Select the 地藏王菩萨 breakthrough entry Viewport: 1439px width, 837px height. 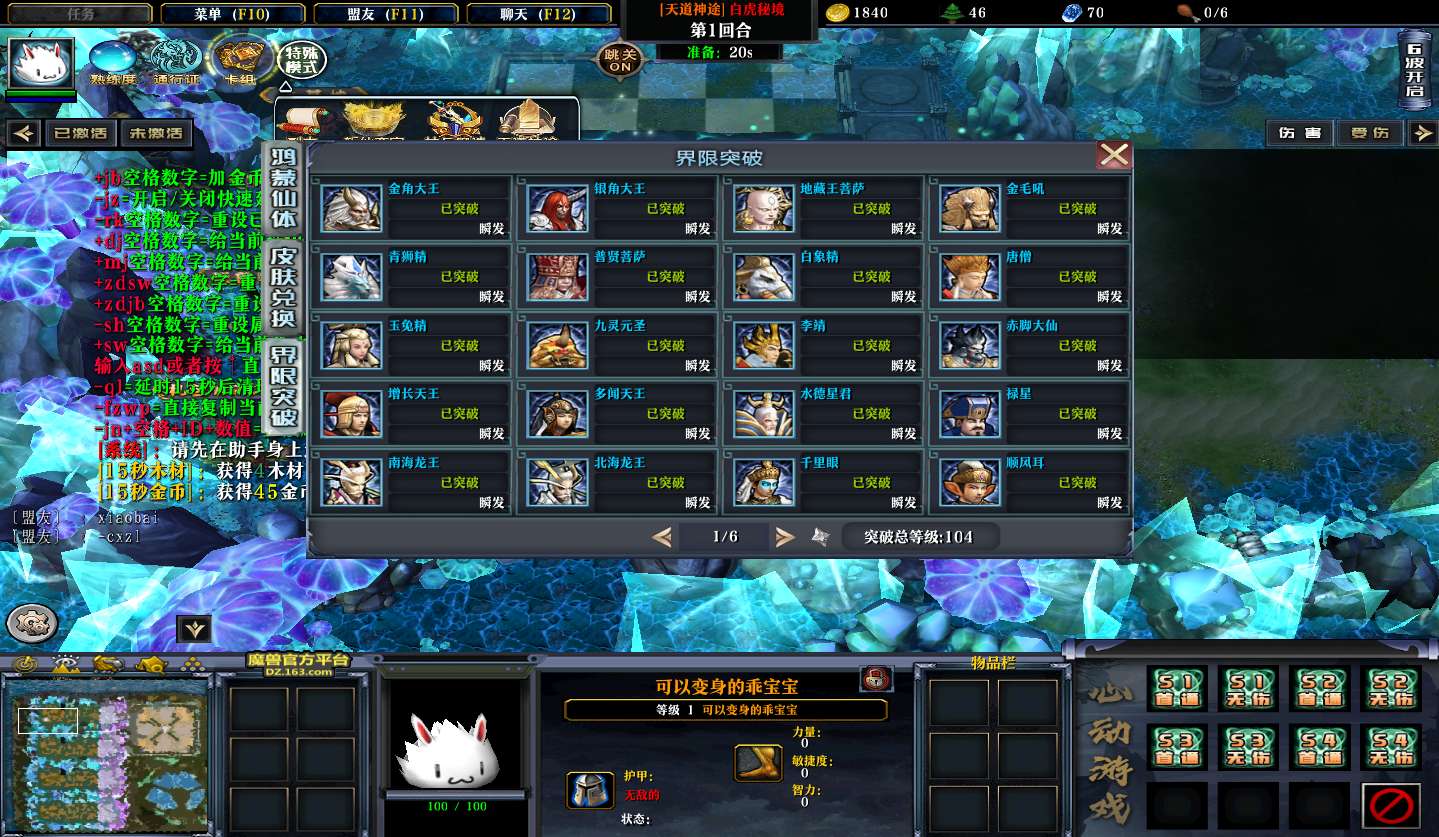pyautogui.click(x=824, y=208)
